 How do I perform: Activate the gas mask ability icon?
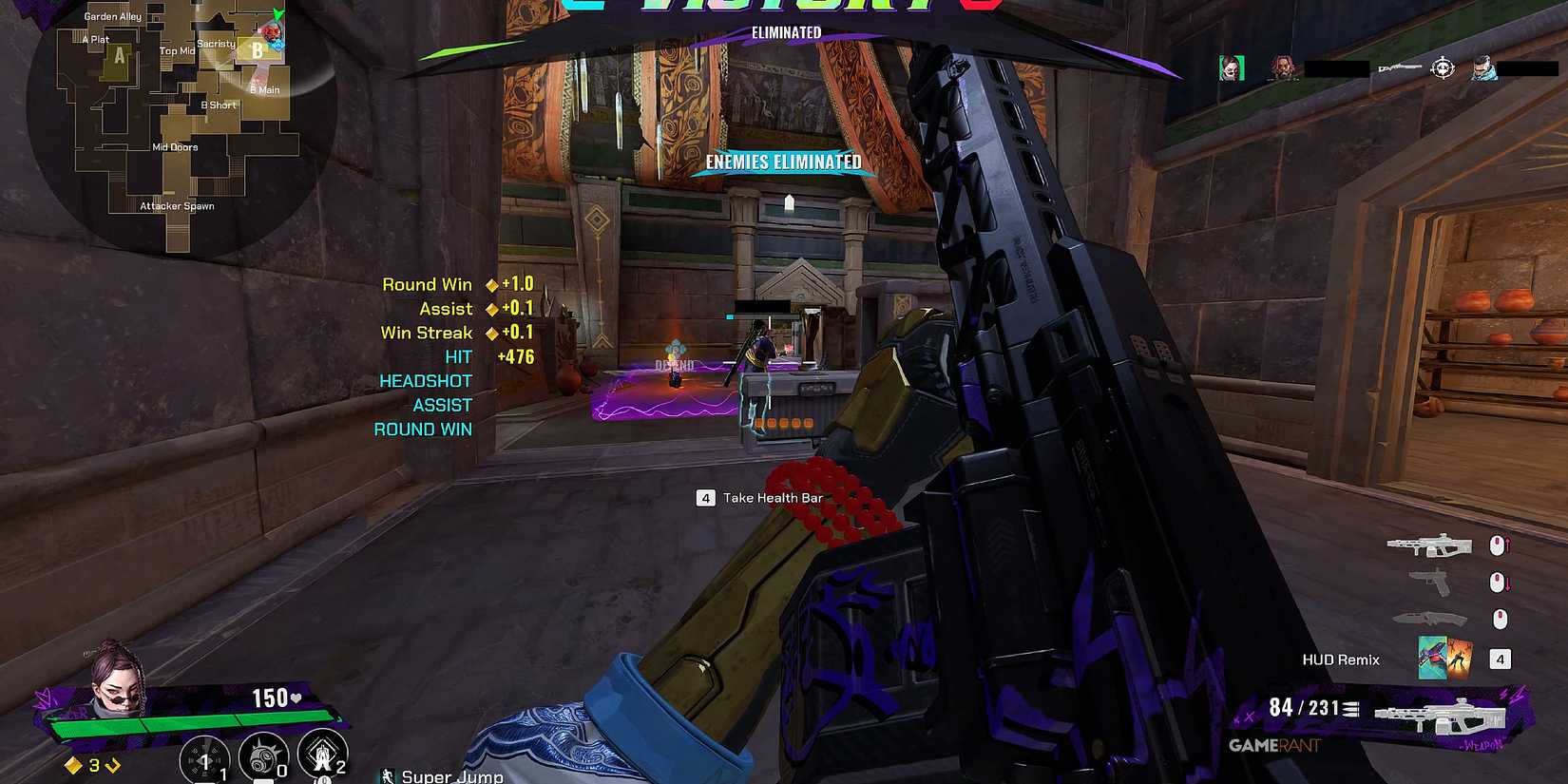coord(262,756)
